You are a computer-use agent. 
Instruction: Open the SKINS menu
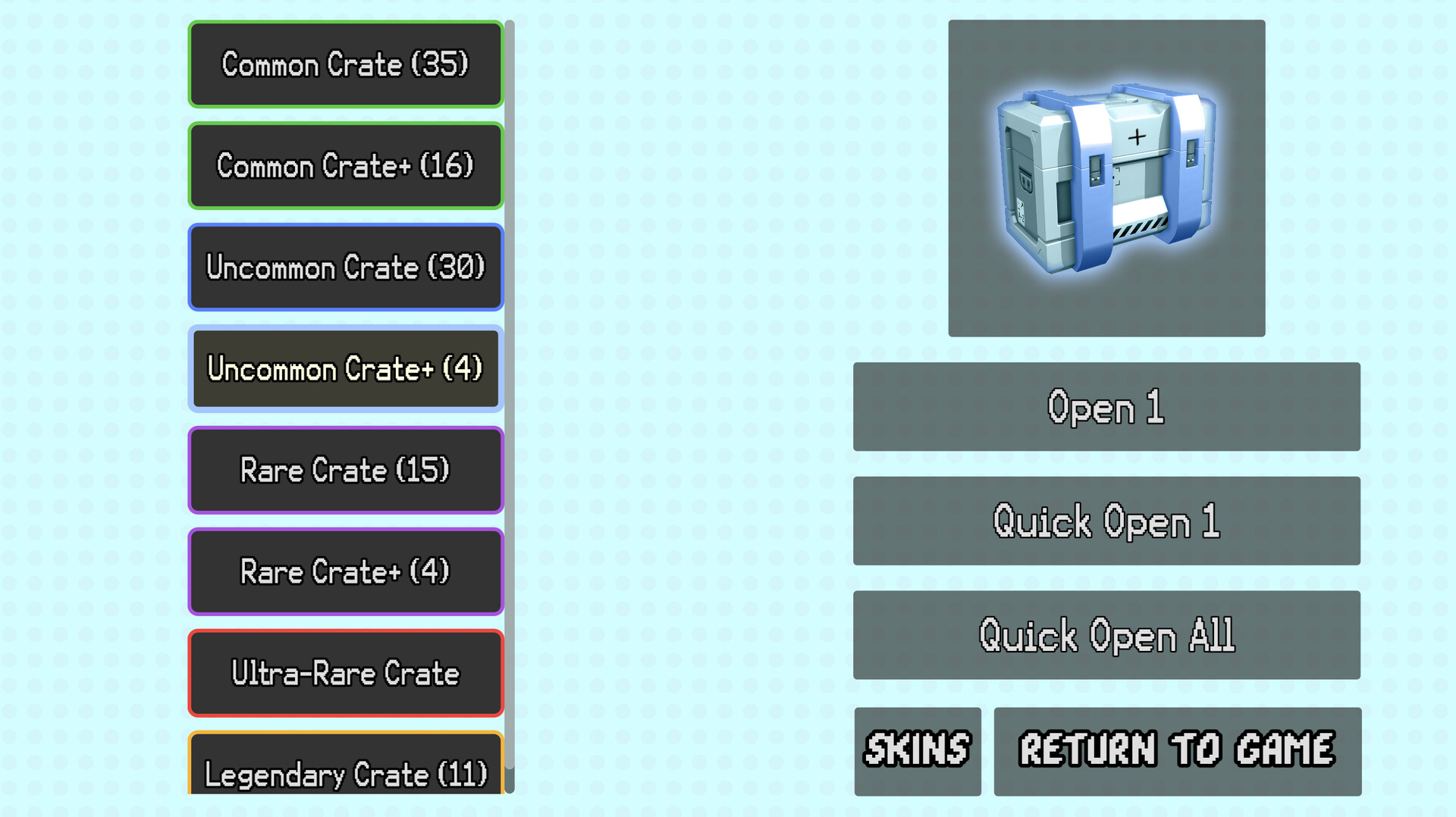[917, 751]
